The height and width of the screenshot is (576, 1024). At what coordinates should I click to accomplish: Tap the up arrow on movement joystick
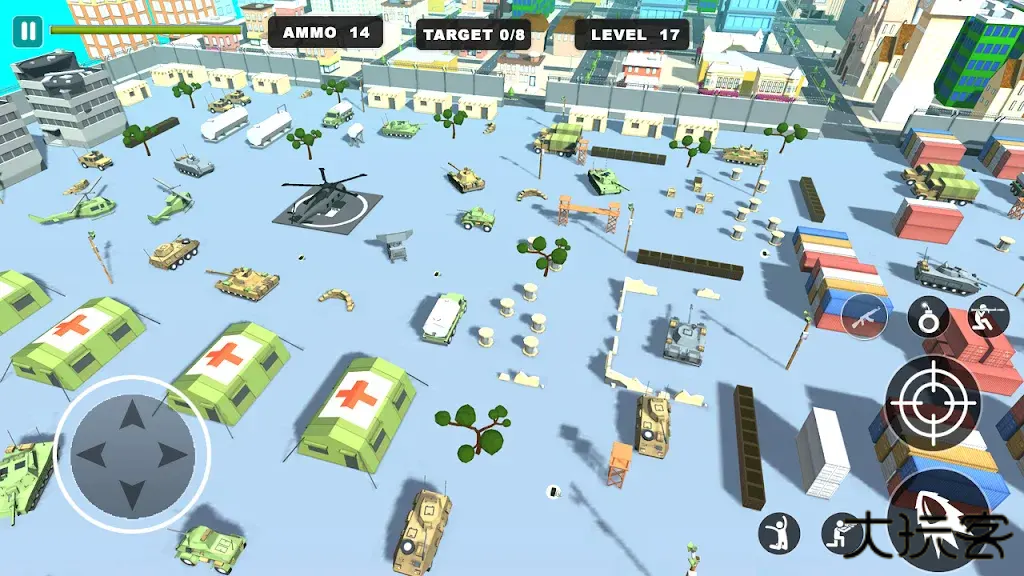[132, 415]
